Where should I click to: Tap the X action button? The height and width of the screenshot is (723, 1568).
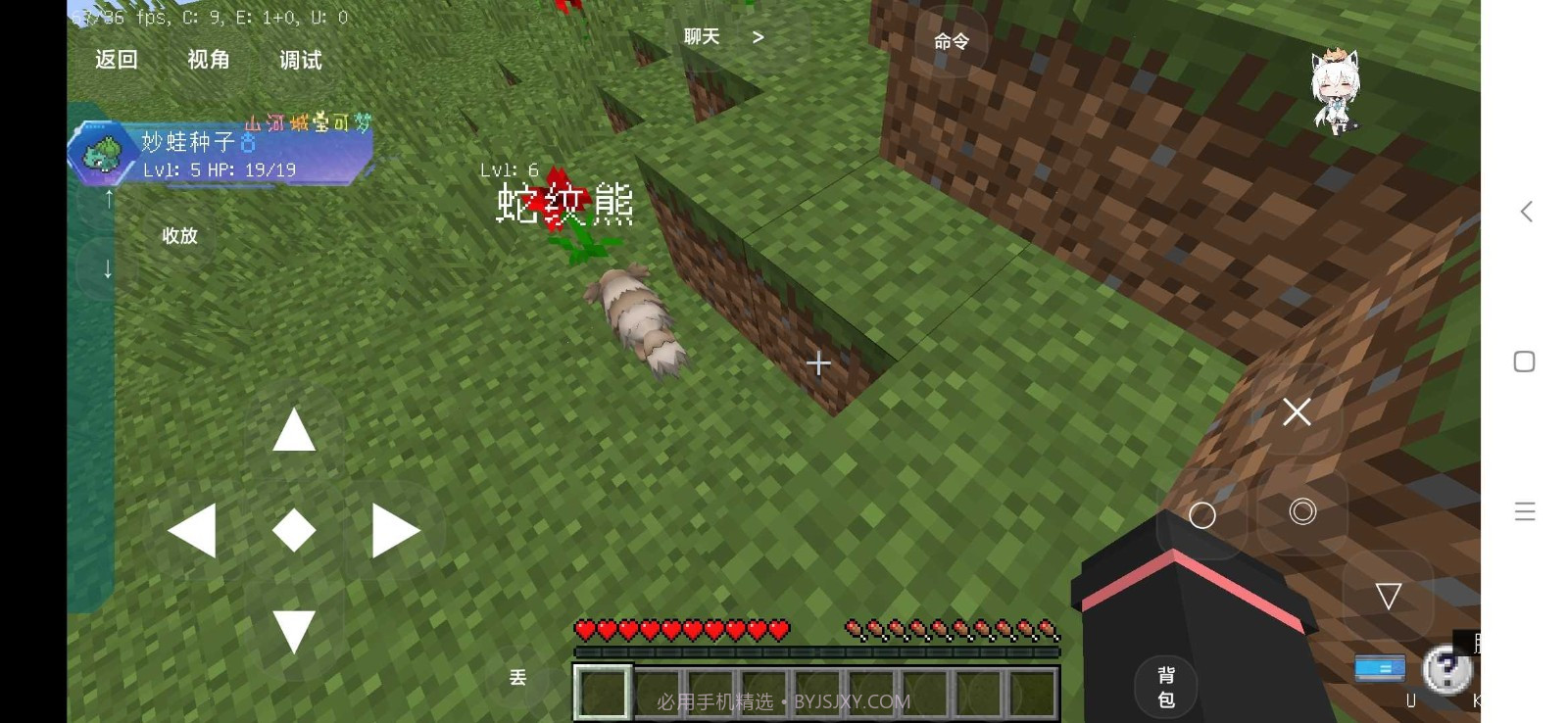(x=1297, y=412)
